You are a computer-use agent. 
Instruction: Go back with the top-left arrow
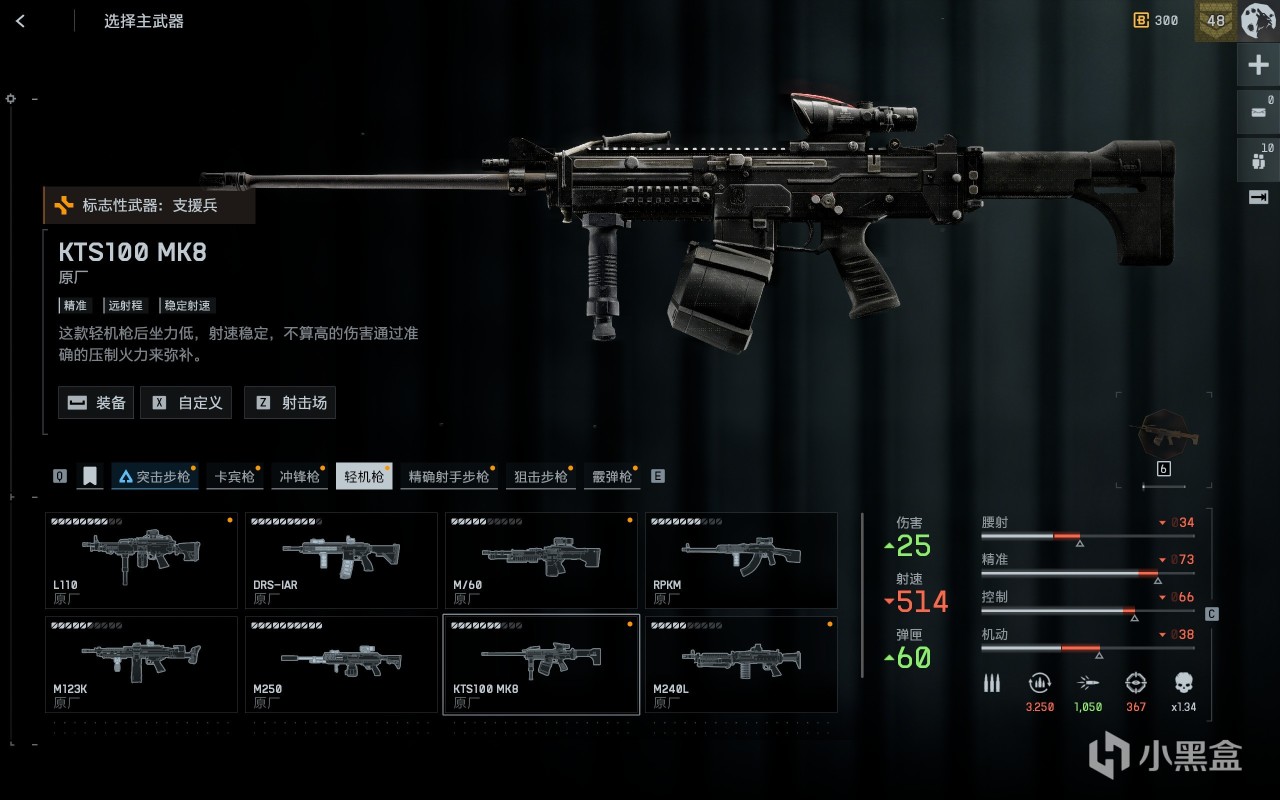click(x=21, y=21)
